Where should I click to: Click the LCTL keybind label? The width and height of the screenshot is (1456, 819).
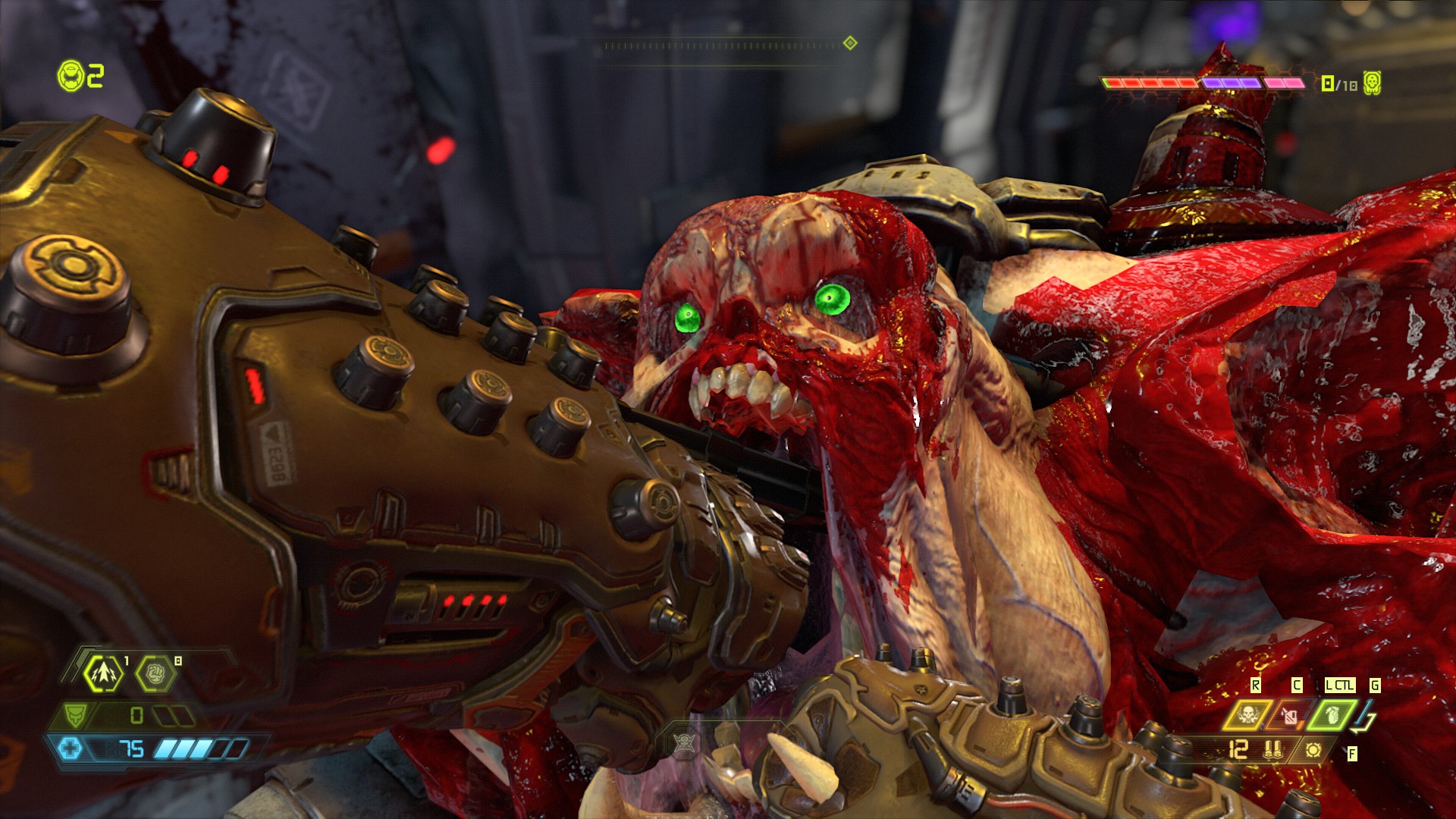click(1340, 685)
